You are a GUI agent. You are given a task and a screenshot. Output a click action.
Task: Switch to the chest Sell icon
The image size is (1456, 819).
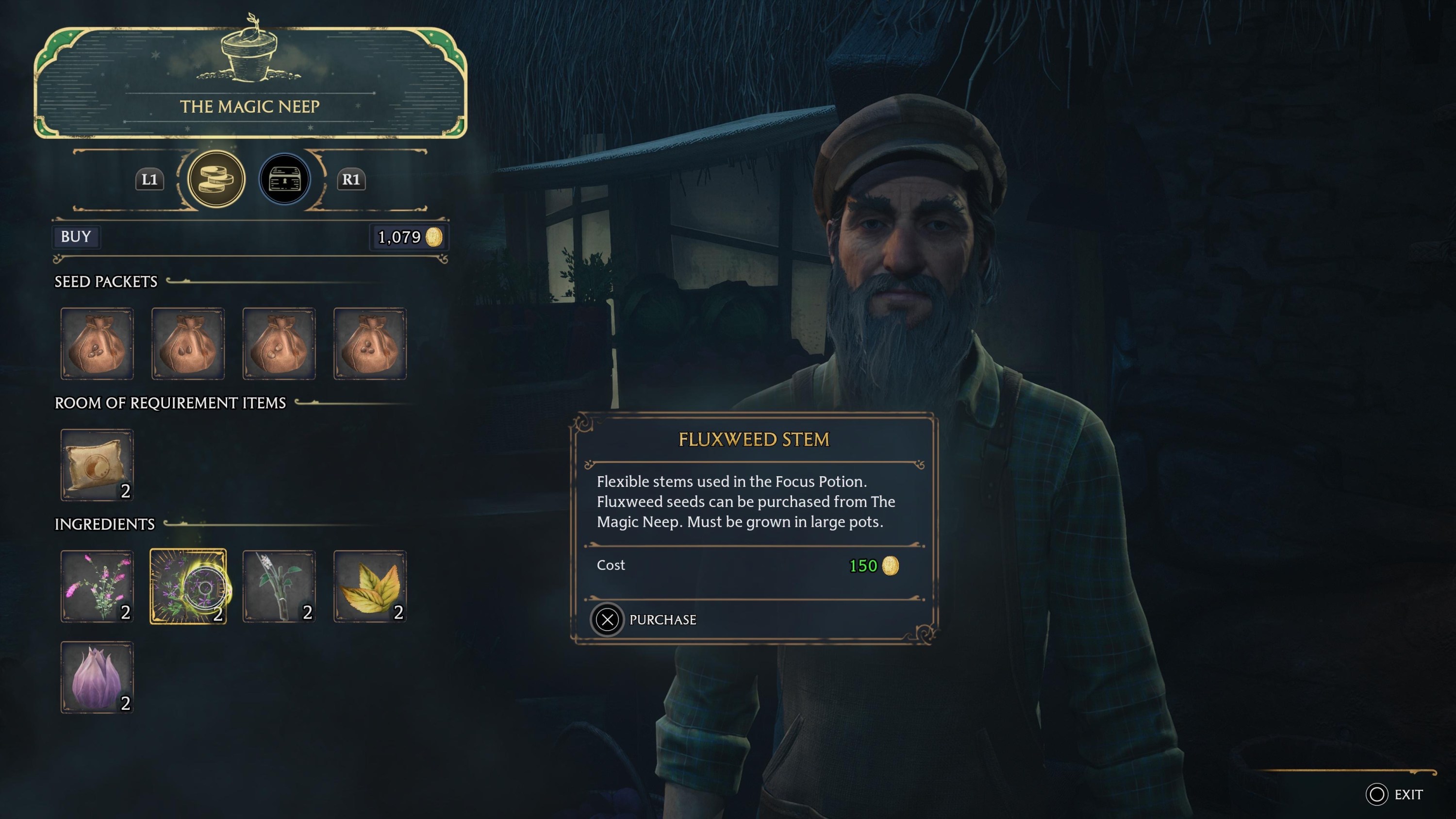tap(285, 179)
